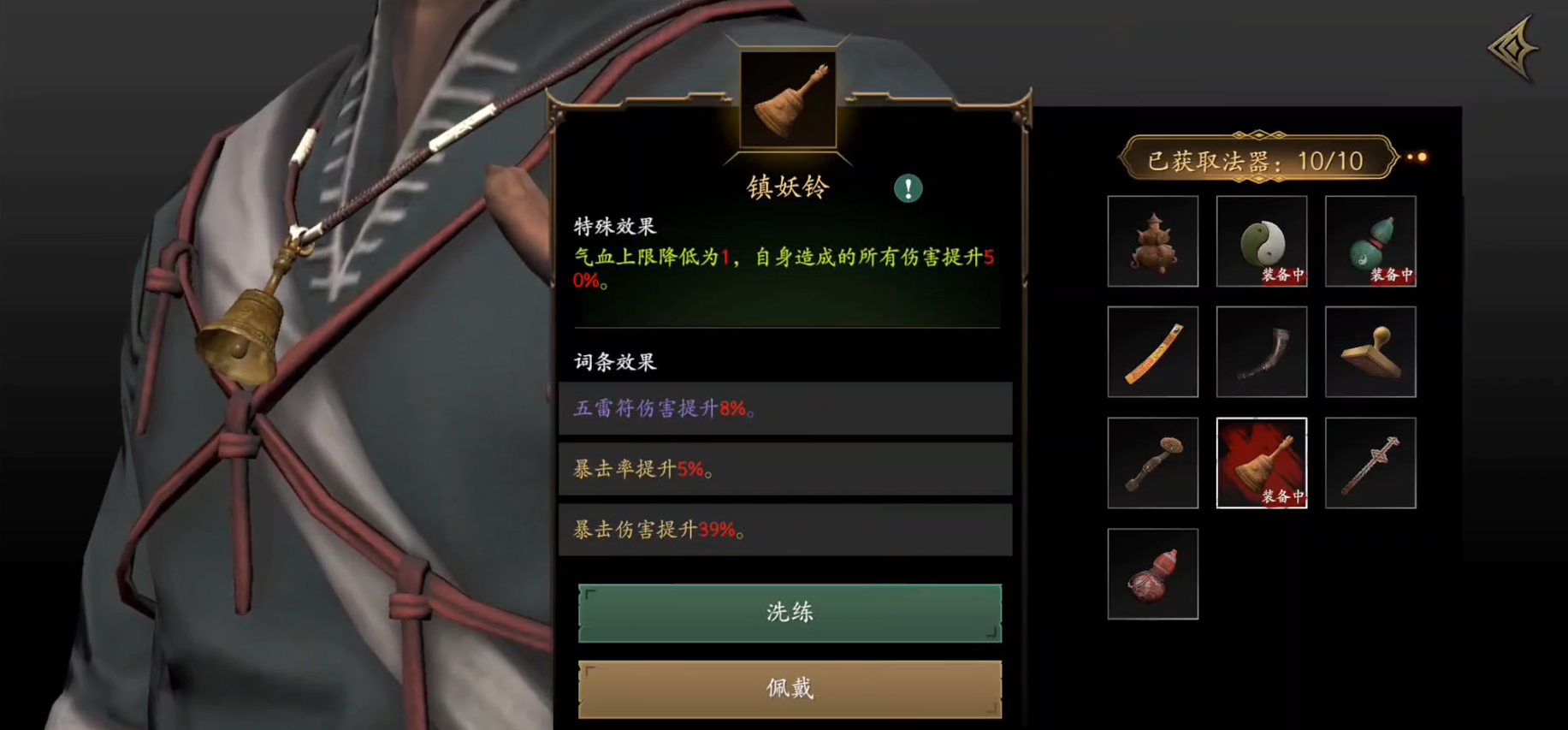
Task: Select the yellow talisman scroll artifact
Action: point(1152,352)
